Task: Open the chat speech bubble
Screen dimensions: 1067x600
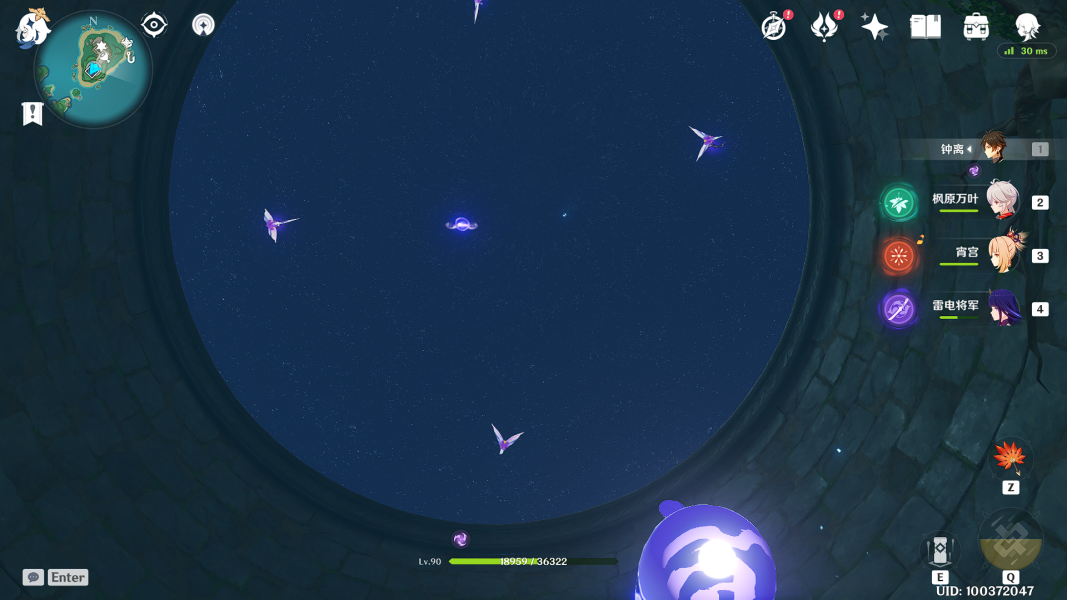Action: (x=33, y=577)
